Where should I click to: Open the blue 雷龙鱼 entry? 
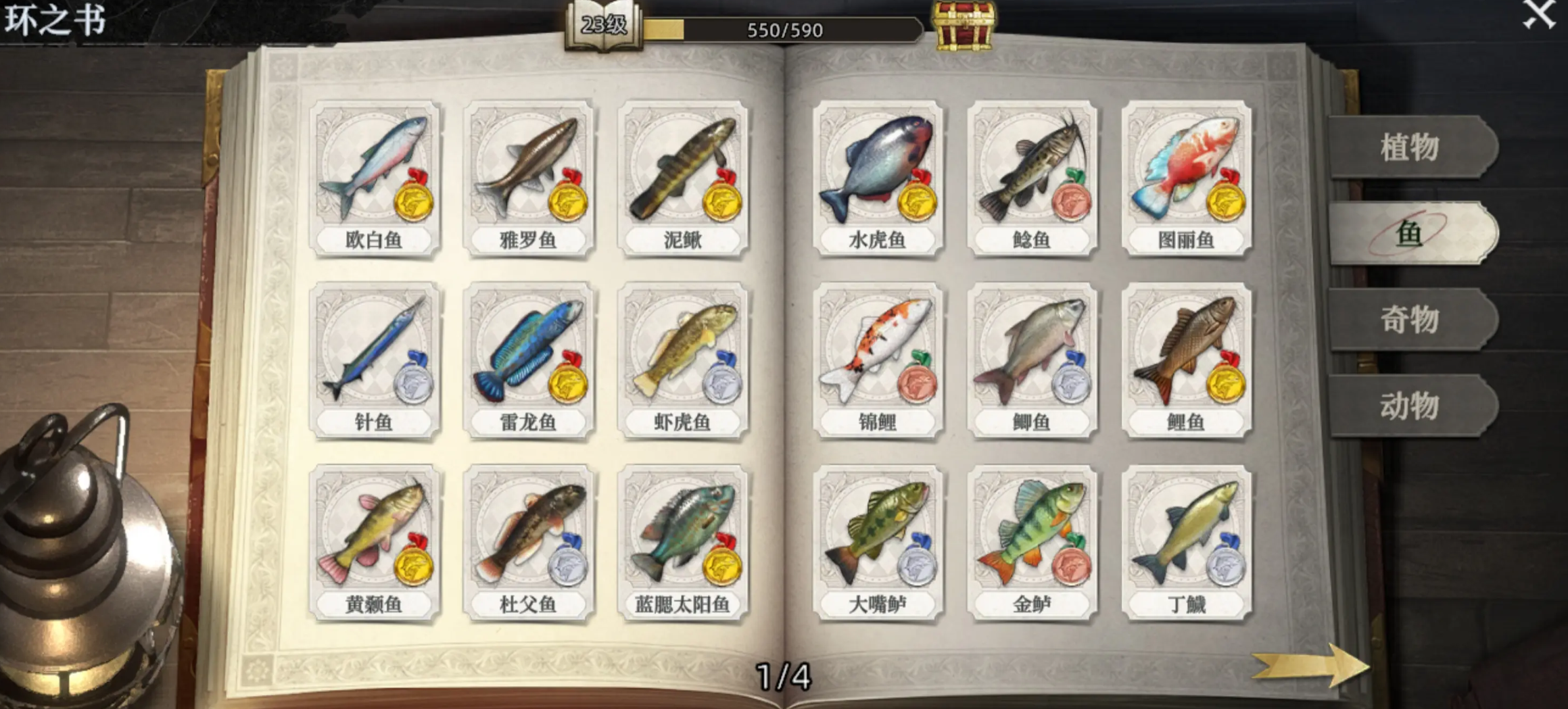[x=528, y=361]
